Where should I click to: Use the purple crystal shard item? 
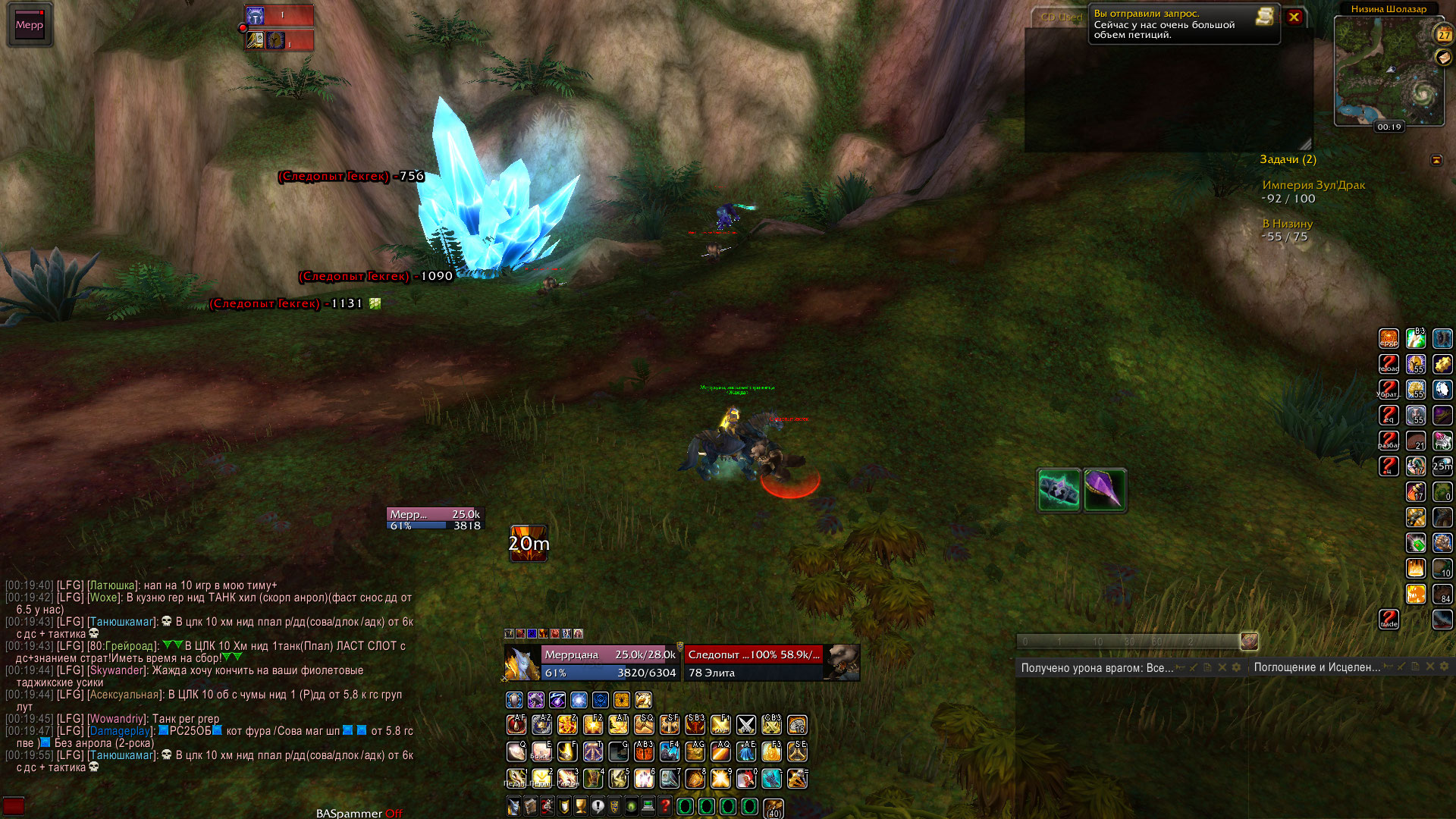pos(1105,490)
